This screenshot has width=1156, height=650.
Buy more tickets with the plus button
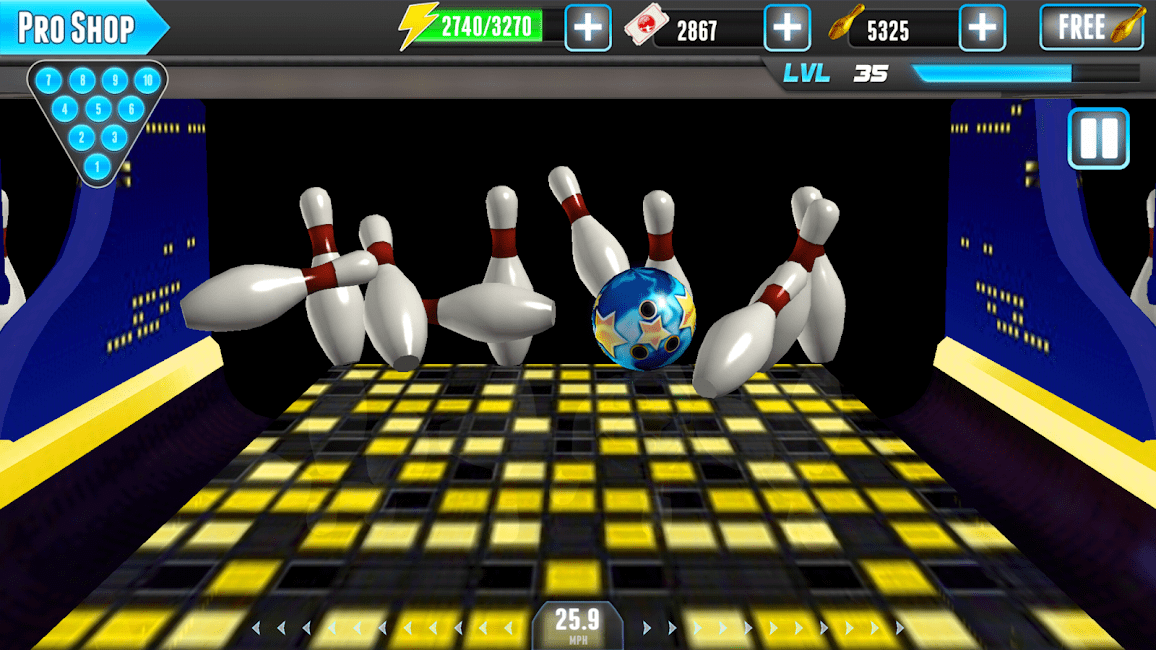(x=787, y=28)
